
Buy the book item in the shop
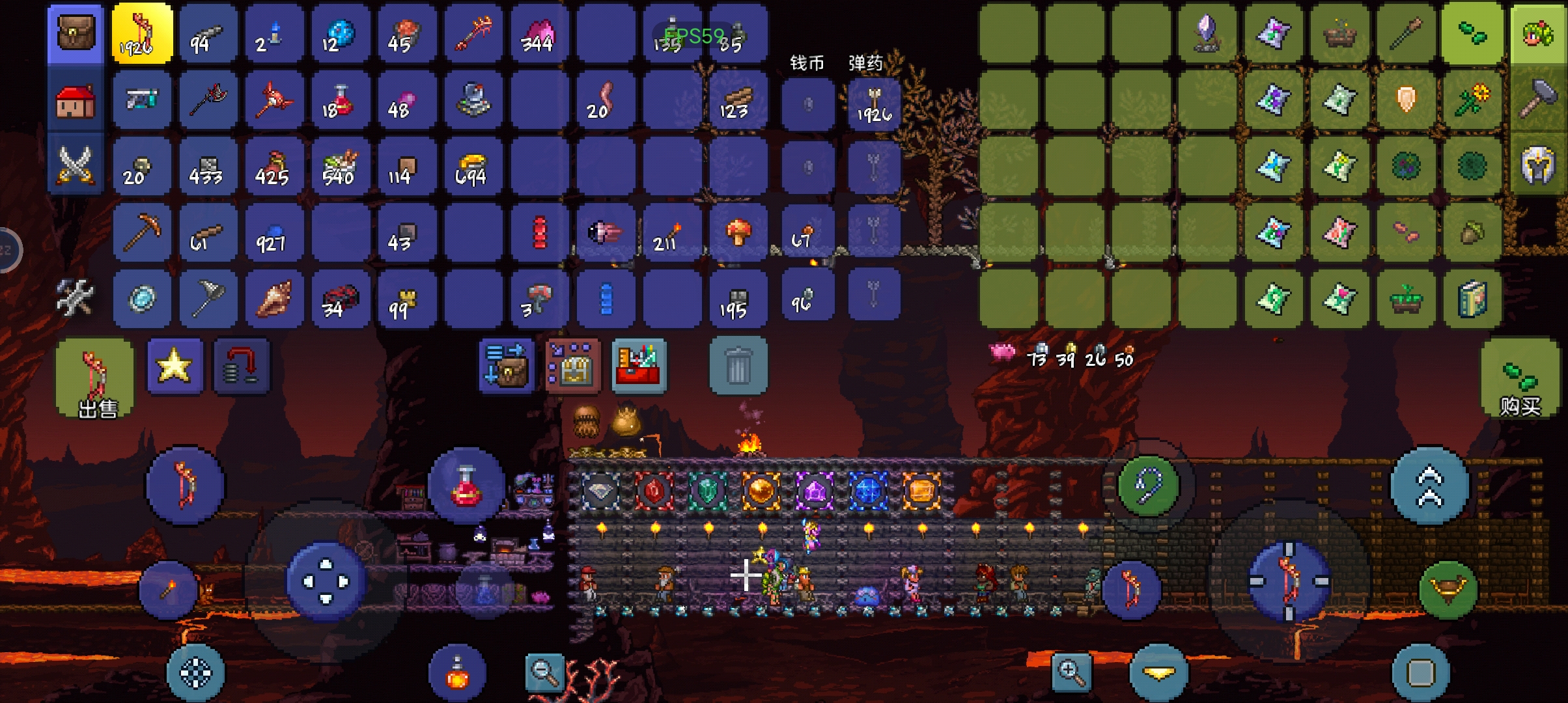[x=1472, y=299]
